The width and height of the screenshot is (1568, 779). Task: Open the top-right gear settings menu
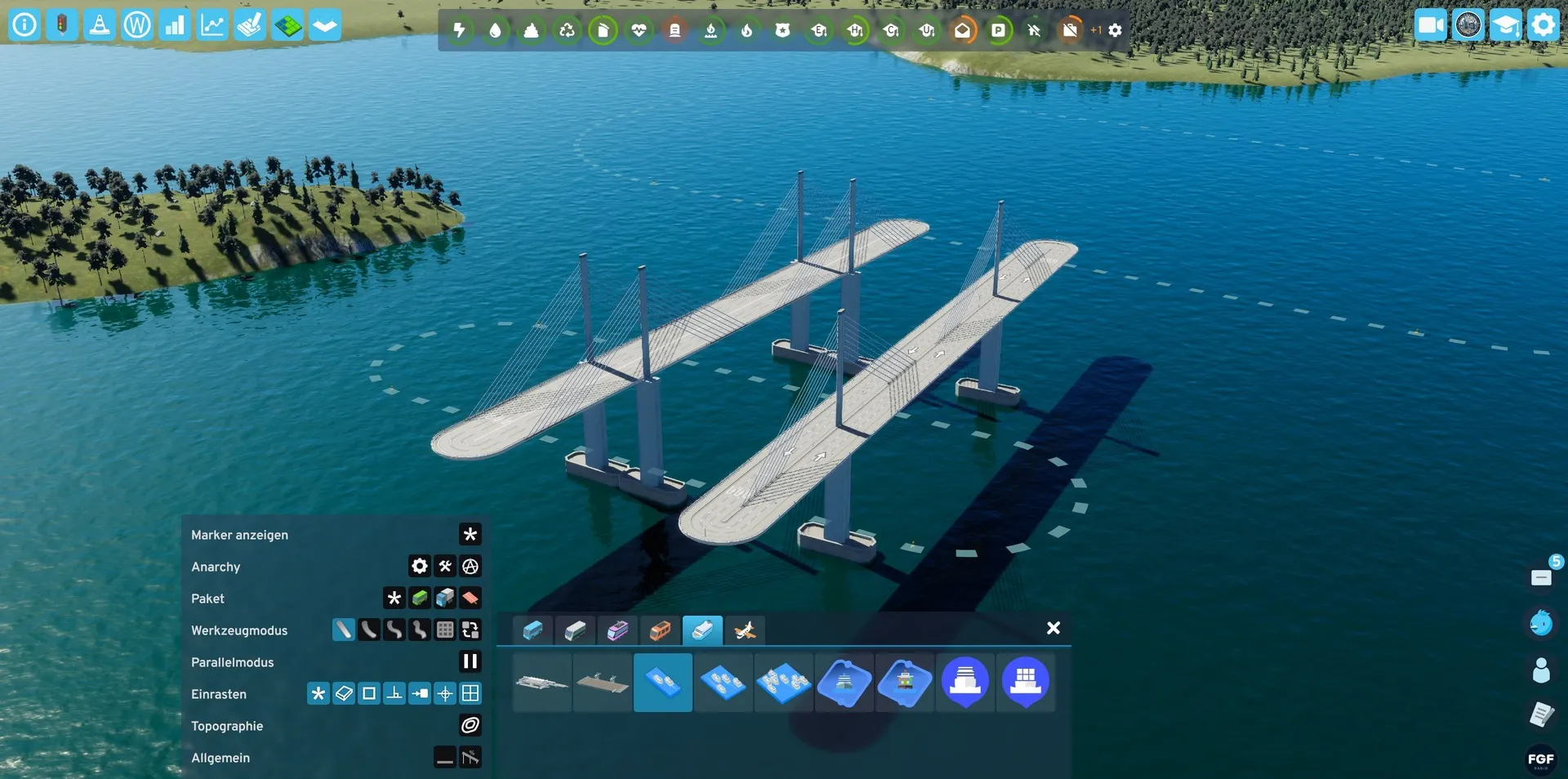click(1543, 24)
